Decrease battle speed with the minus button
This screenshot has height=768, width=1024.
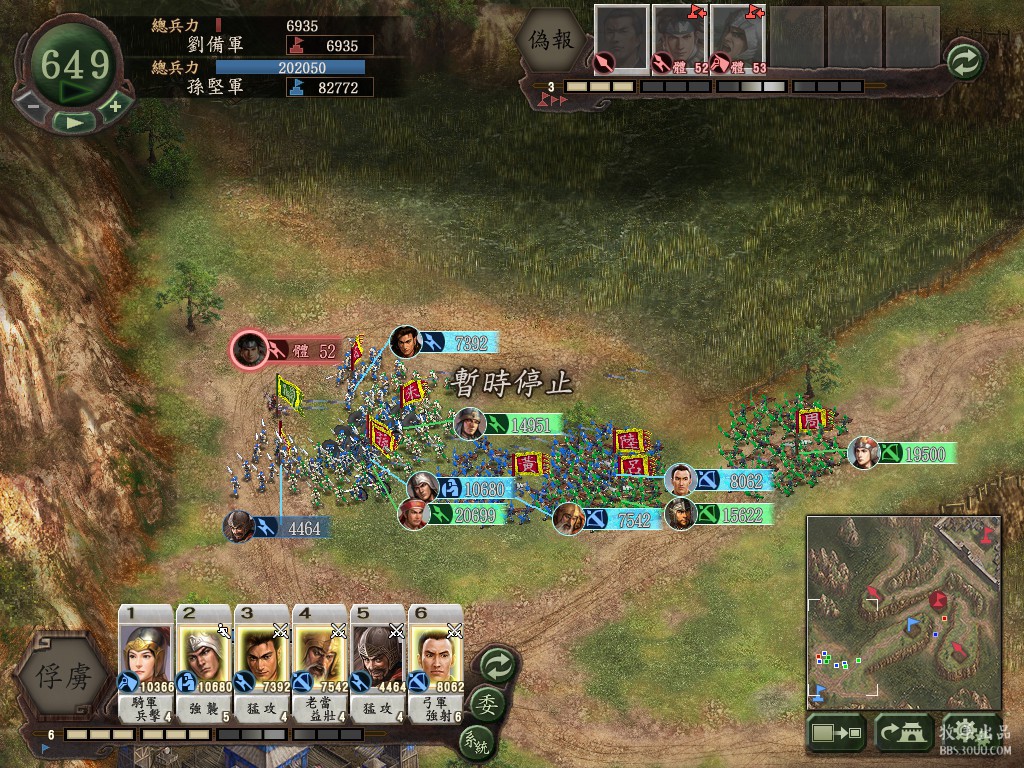(x=33, y=106)
